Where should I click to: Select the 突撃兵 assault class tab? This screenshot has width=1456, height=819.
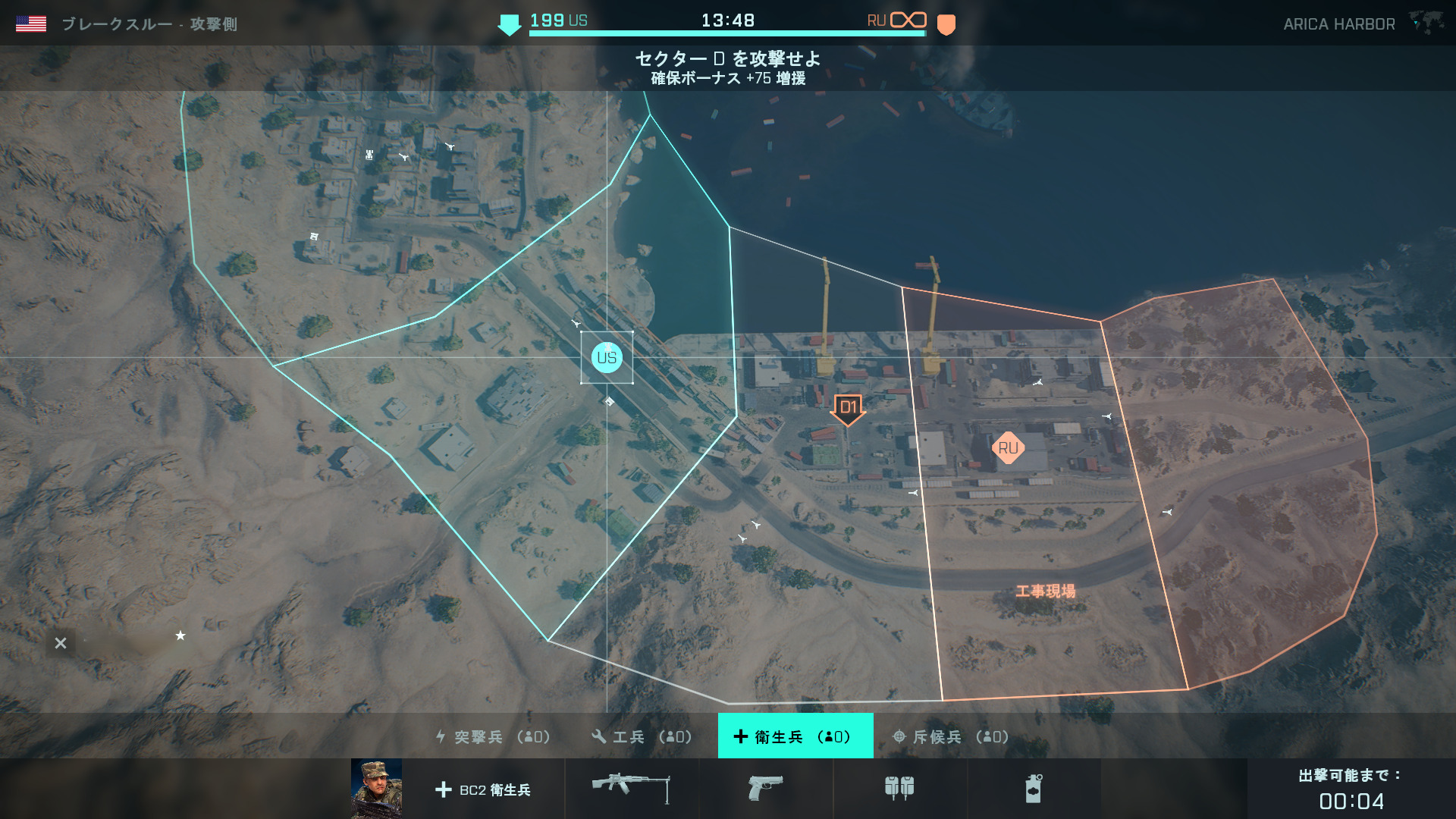coord(493,736)
